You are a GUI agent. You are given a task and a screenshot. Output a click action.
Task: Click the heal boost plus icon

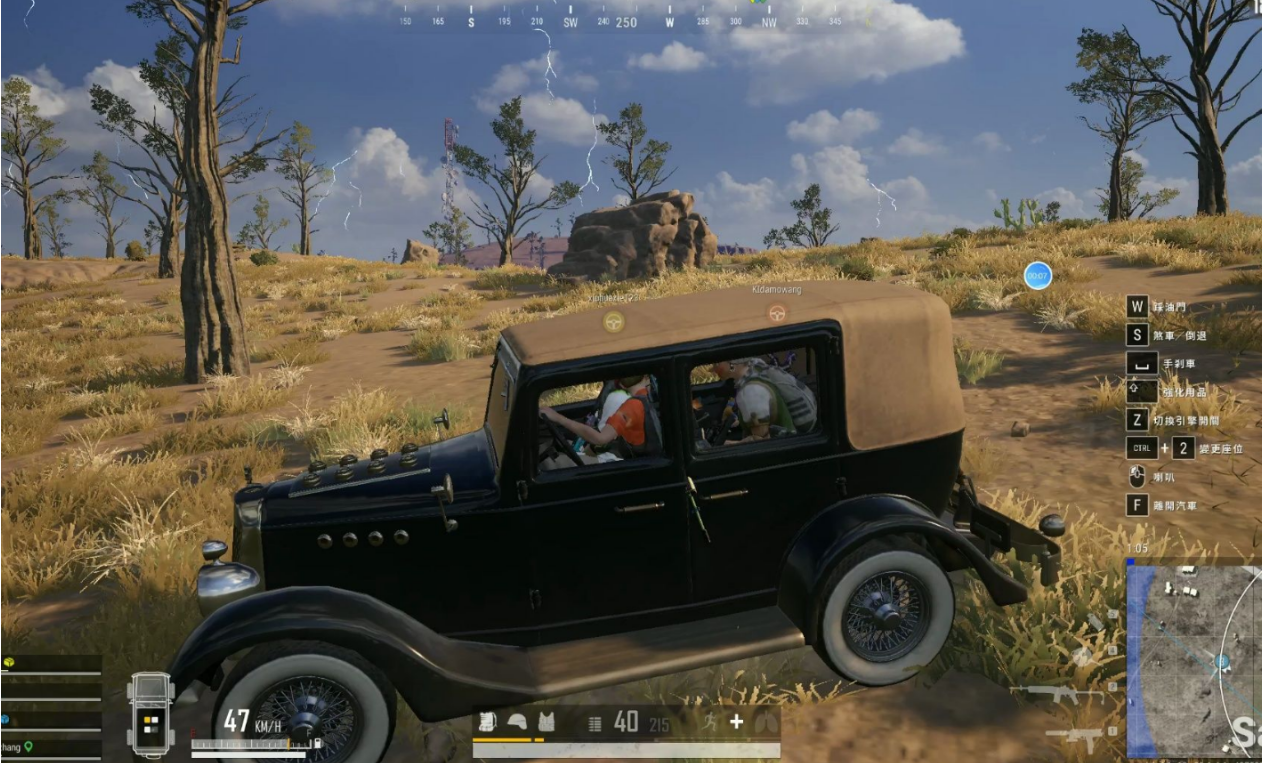click(736, 722)
